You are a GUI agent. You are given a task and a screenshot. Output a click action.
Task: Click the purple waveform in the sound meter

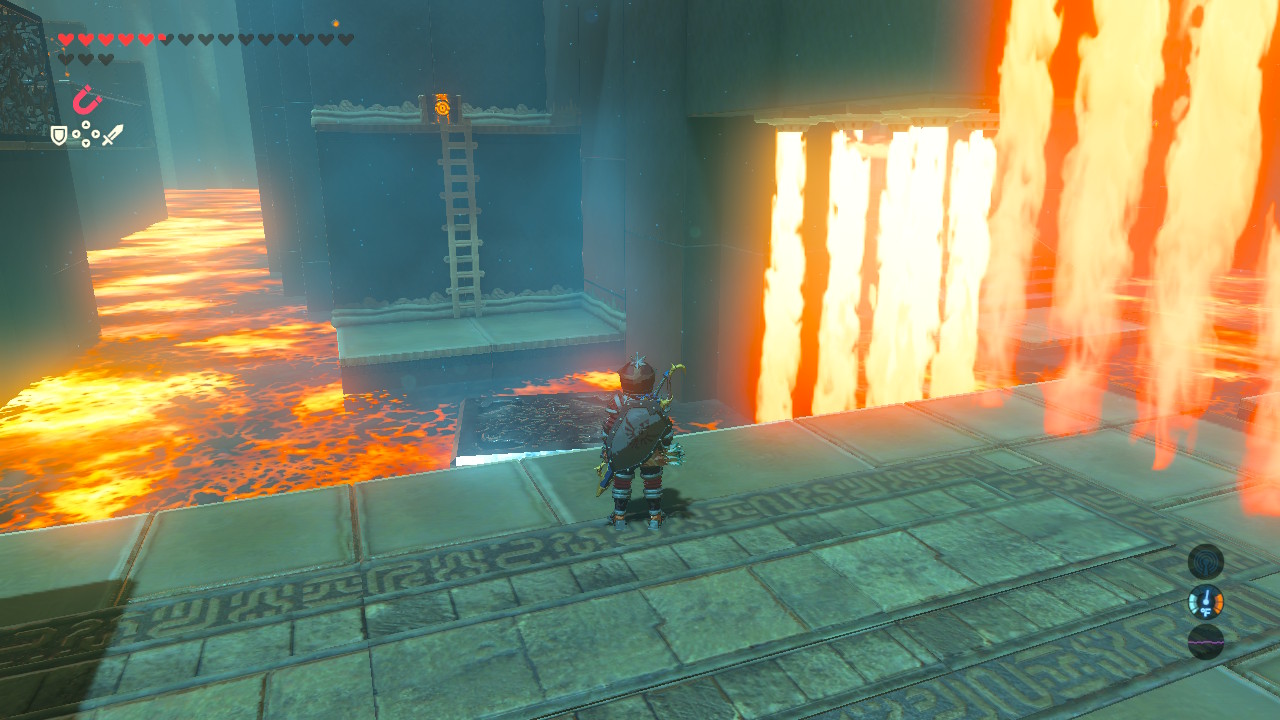coord(1206,642)
